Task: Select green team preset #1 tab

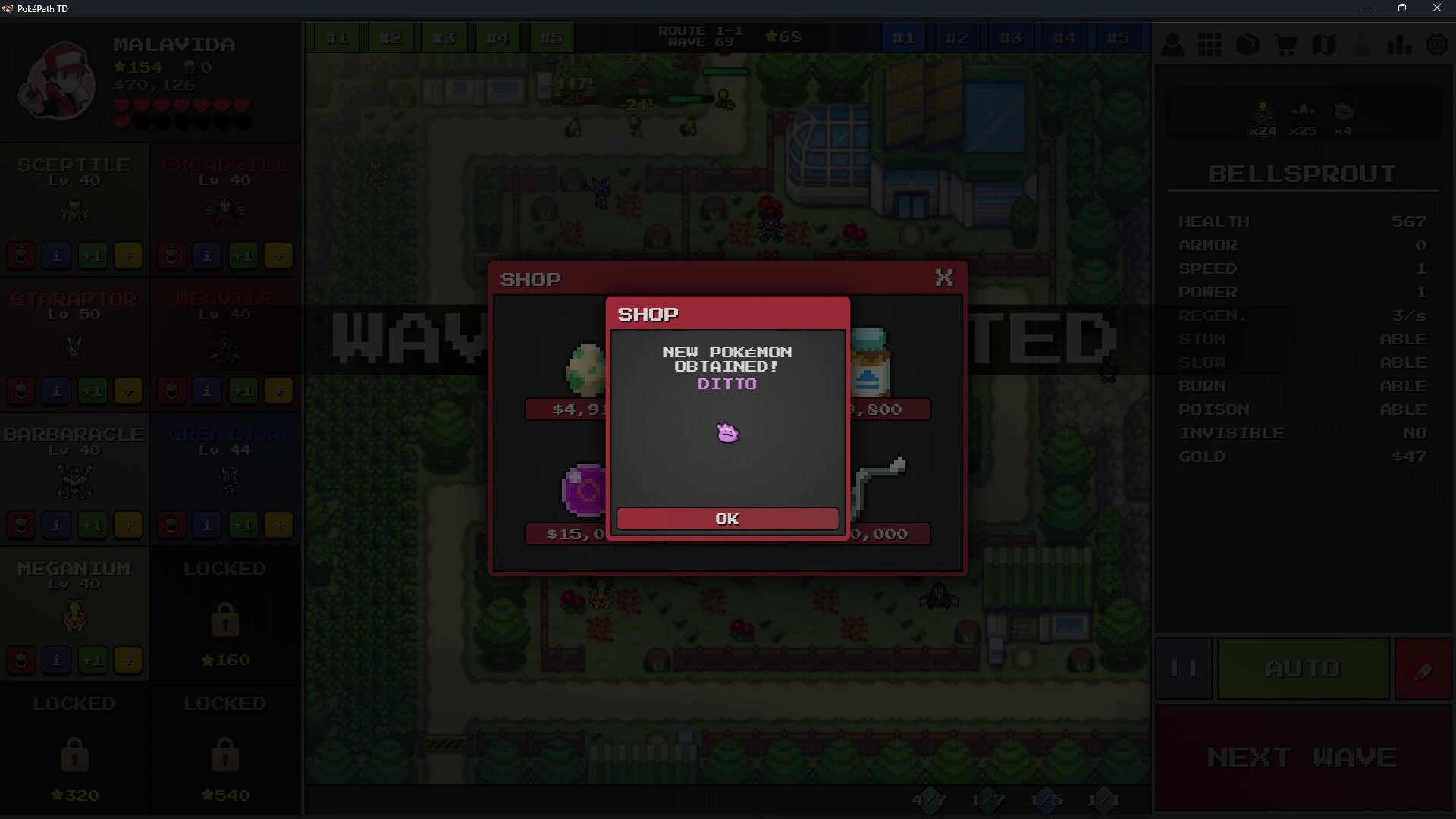Action: [337, 38]
